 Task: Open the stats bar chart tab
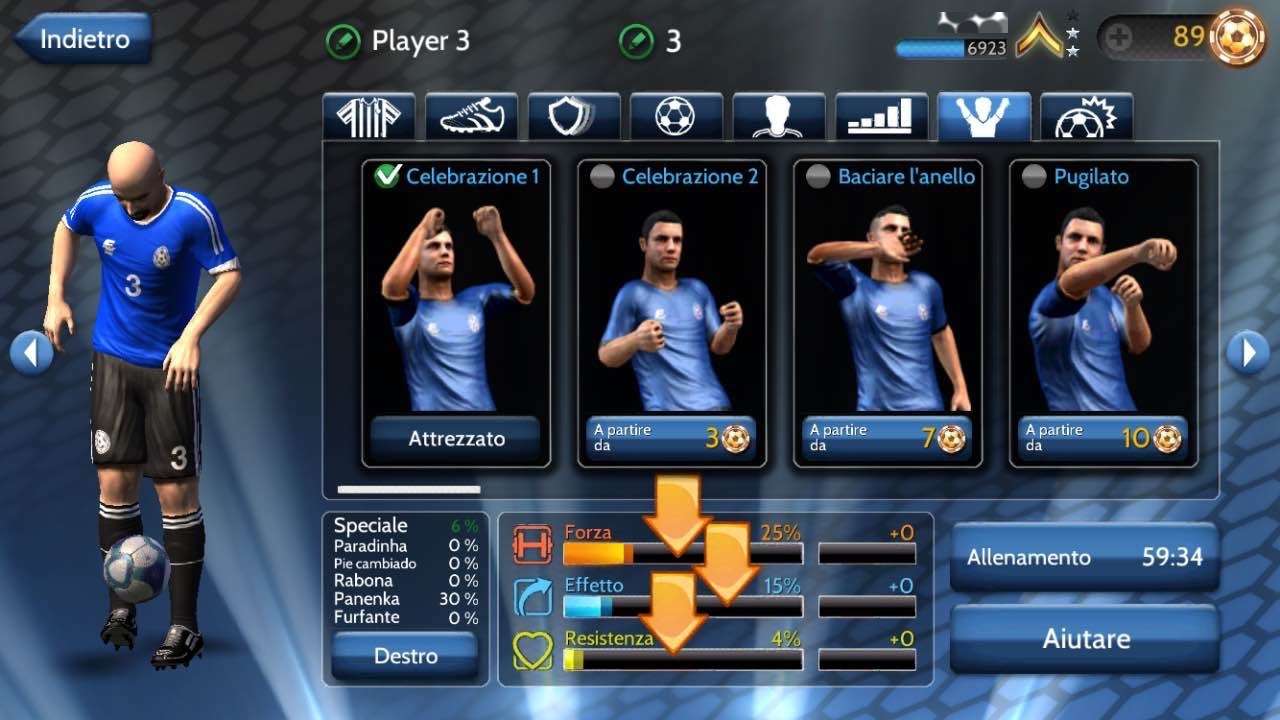(881, 117)
